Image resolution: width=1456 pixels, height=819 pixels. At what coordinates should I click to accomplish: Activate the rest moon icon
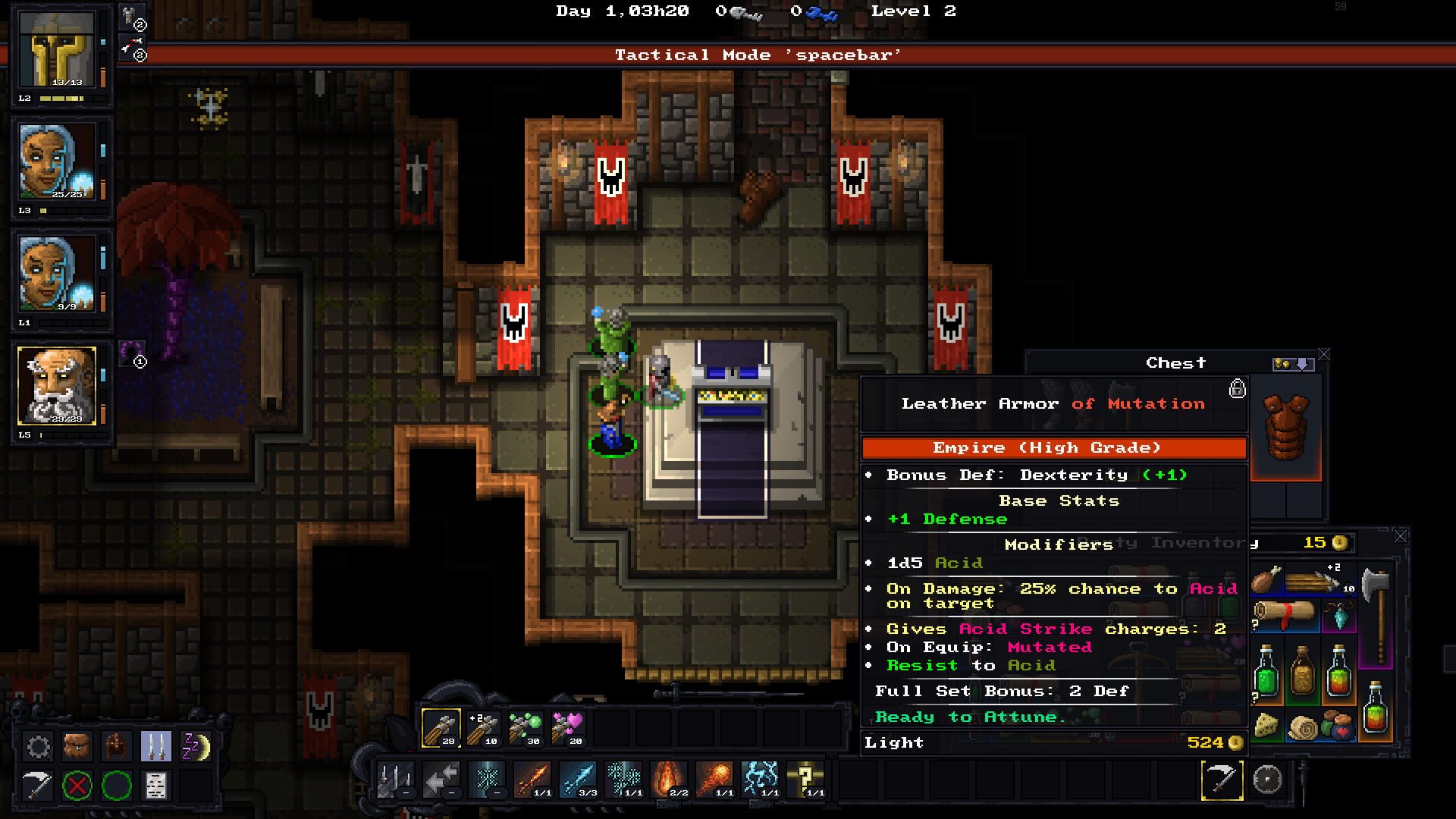coord(195,747)
